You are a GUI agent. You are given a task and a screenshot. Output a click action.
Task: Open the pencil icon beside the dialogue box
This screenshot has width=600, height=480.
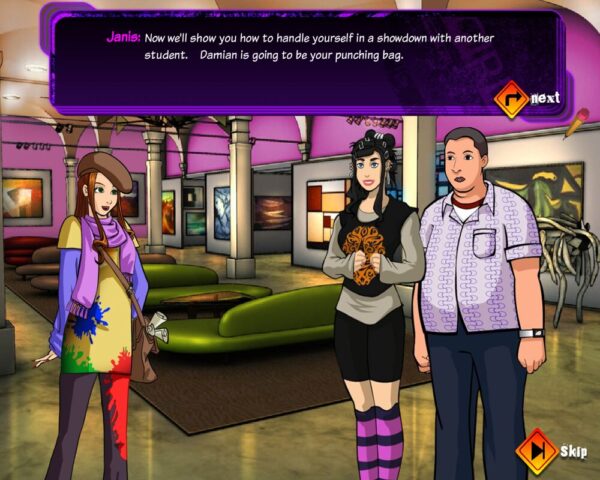click(576, 123)
